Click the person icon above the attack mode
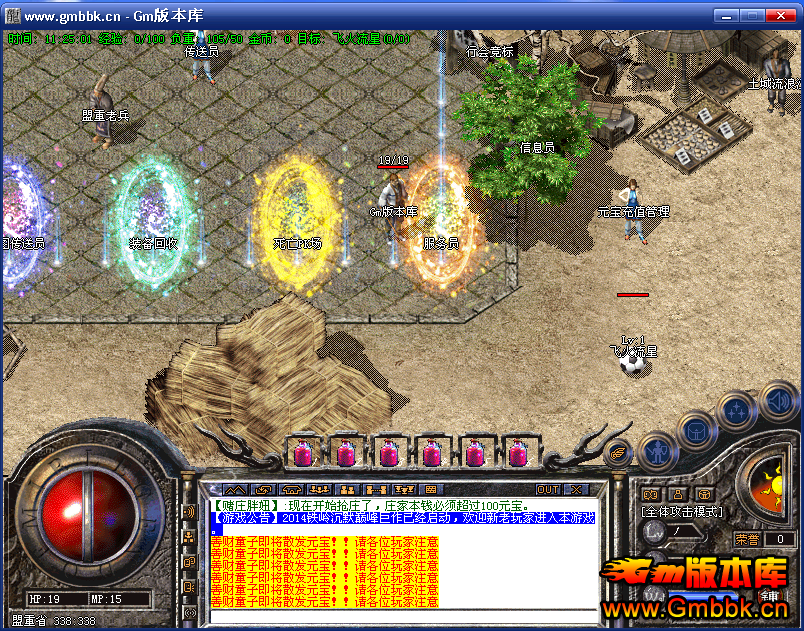The image size is (804, 631). pyautogui.click(x=678, y=494)
